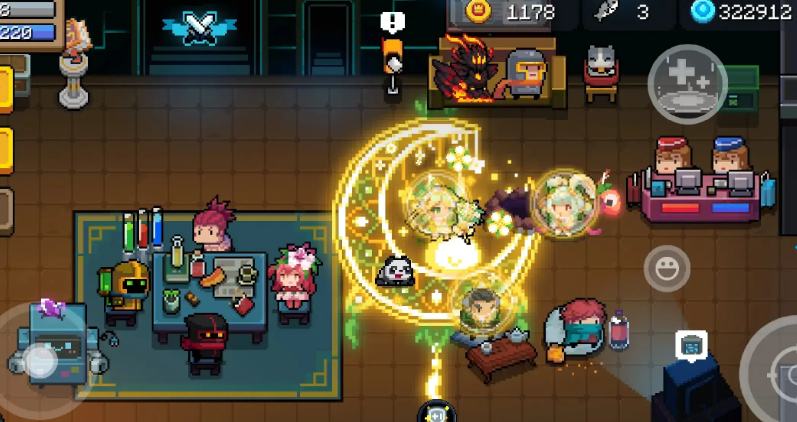Activate the healing plus skill button
Viewport: 797px width, 422px height.
pos(686,84)
